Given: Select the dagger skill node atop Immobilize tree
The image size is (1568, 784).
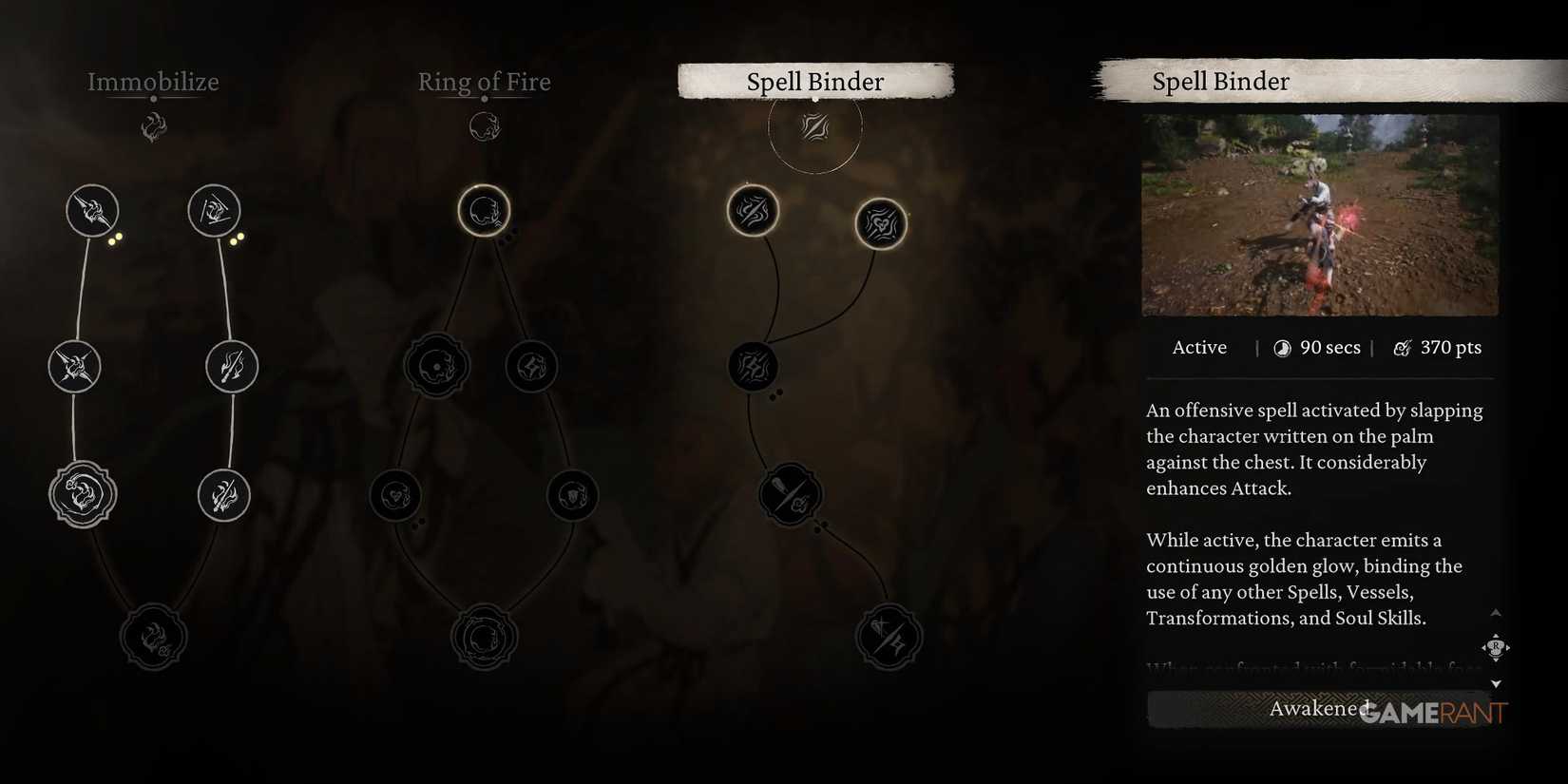Looking at the screenshot, I should [214, 211].
